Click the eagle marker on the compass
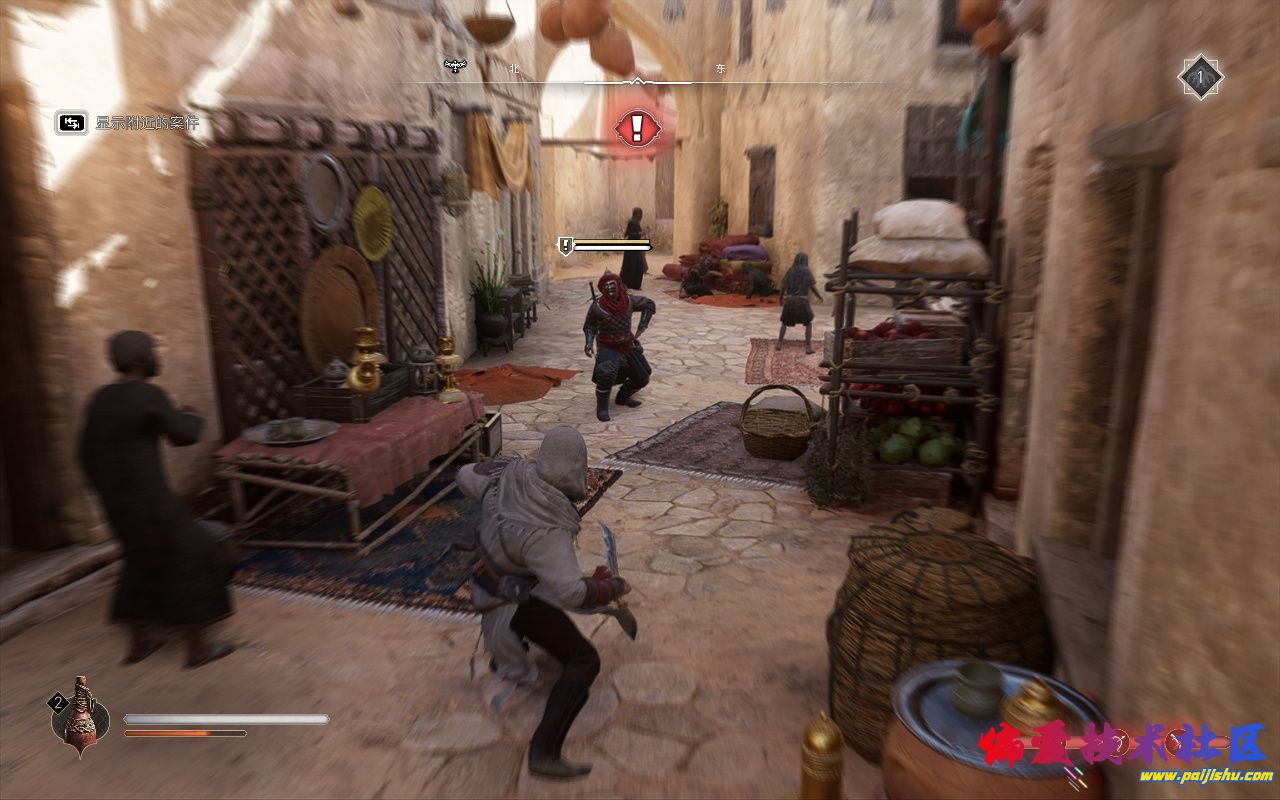 point(455,67)
